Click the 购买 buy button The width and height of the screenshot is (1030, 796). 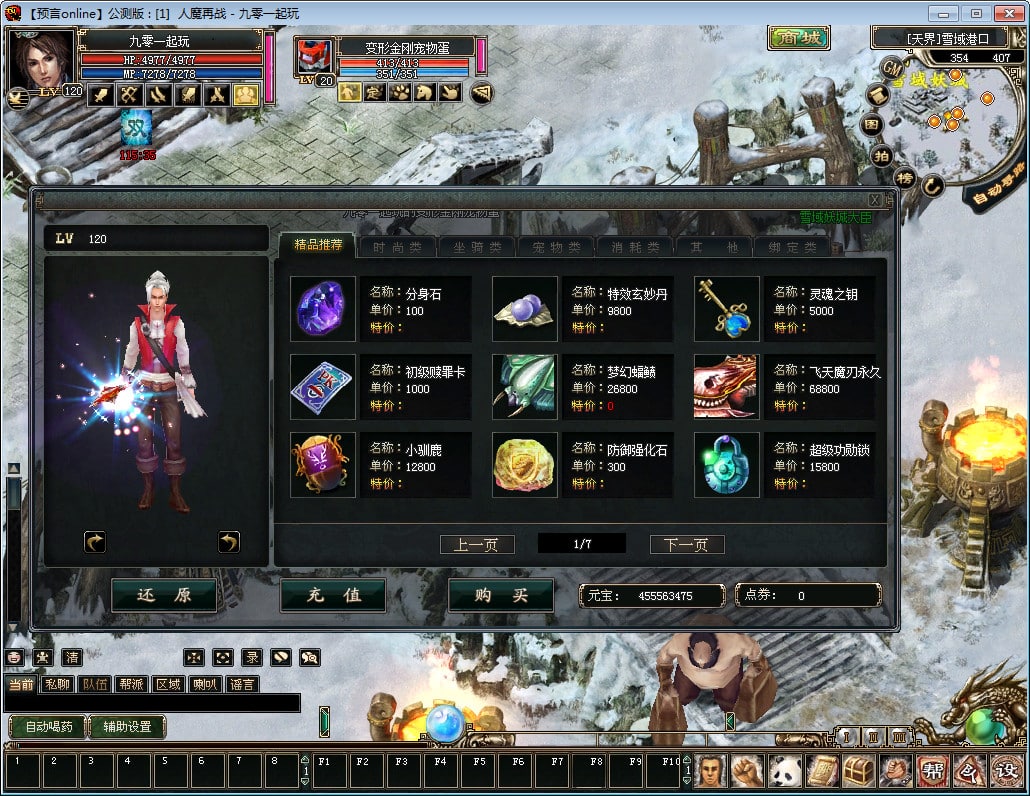click(x=501, y=595)
